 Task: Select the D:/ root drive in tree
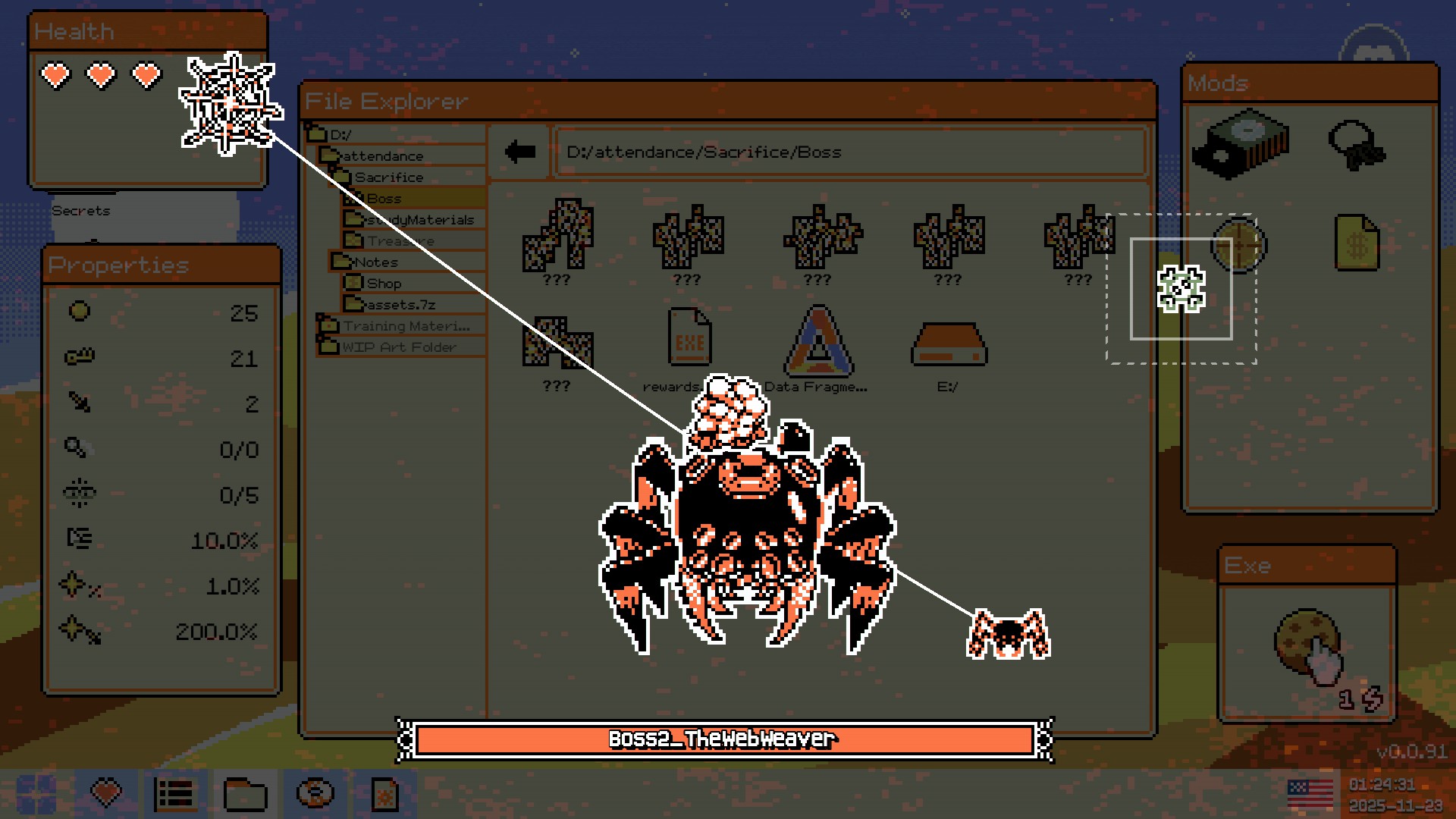[x=340, y=135]
